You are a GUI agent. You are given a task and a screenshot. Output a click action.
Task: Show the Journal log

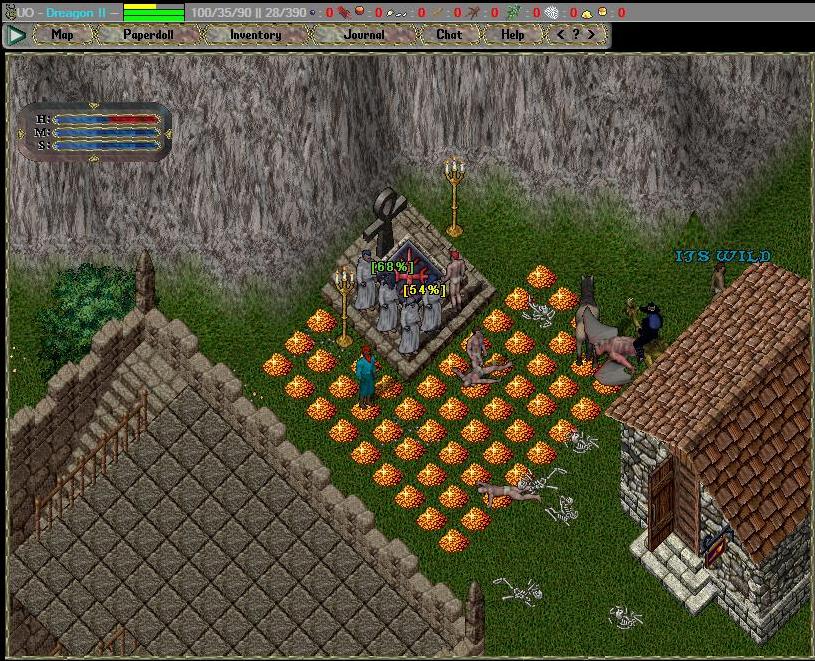pos(364,35)
